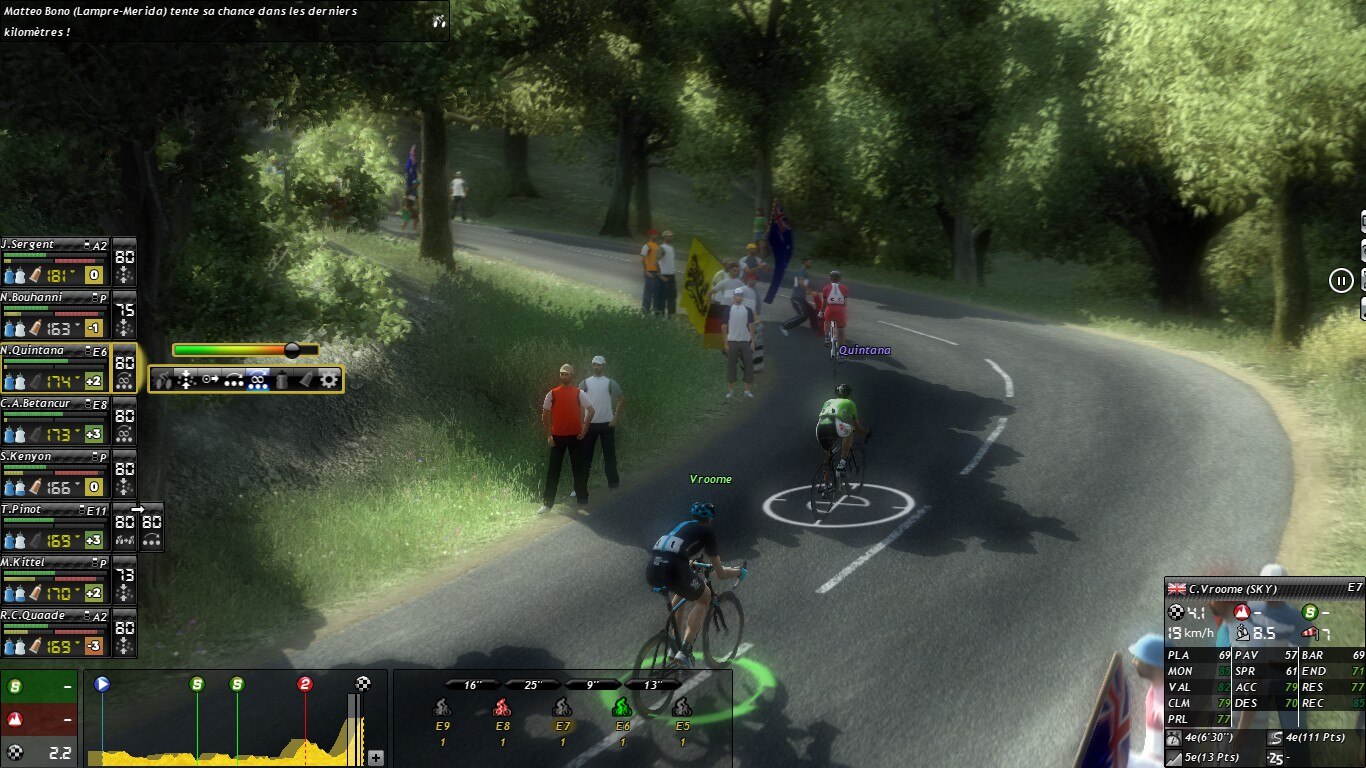This screenshot has width=1366, height=768.
Task: Activate the highlighted follow-rider action icon
Action: (x=258, y=380)
